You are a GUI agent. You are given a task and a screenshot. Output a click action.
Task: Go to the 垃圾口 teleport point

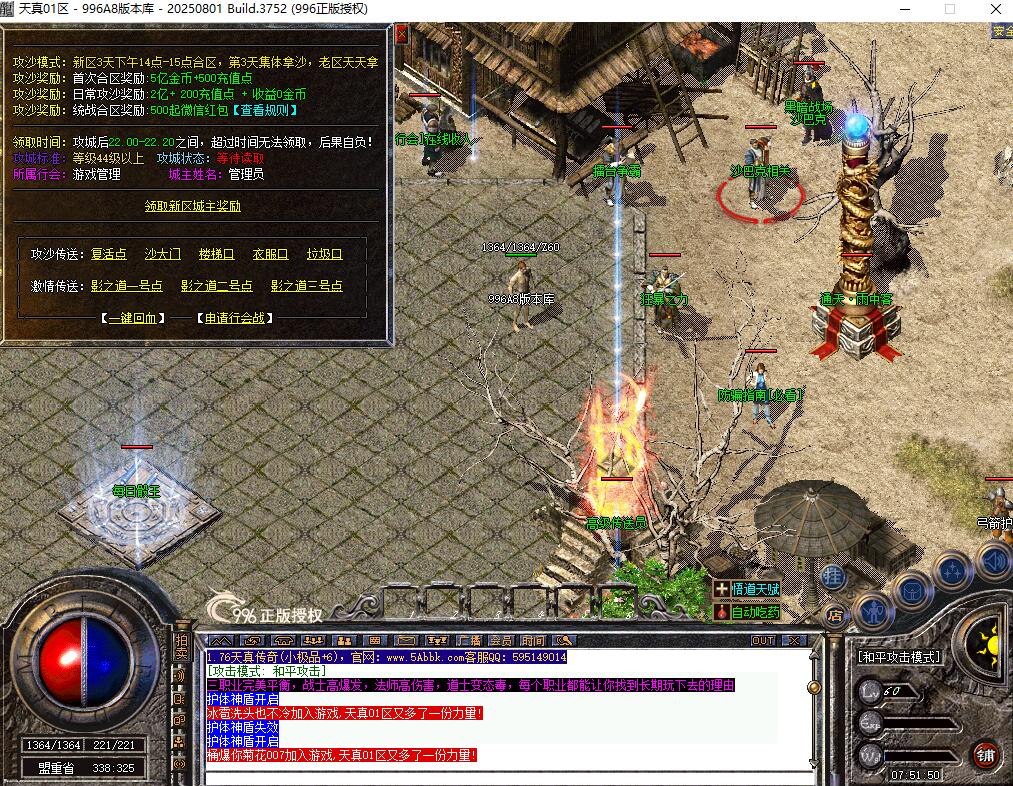(324, 254)
